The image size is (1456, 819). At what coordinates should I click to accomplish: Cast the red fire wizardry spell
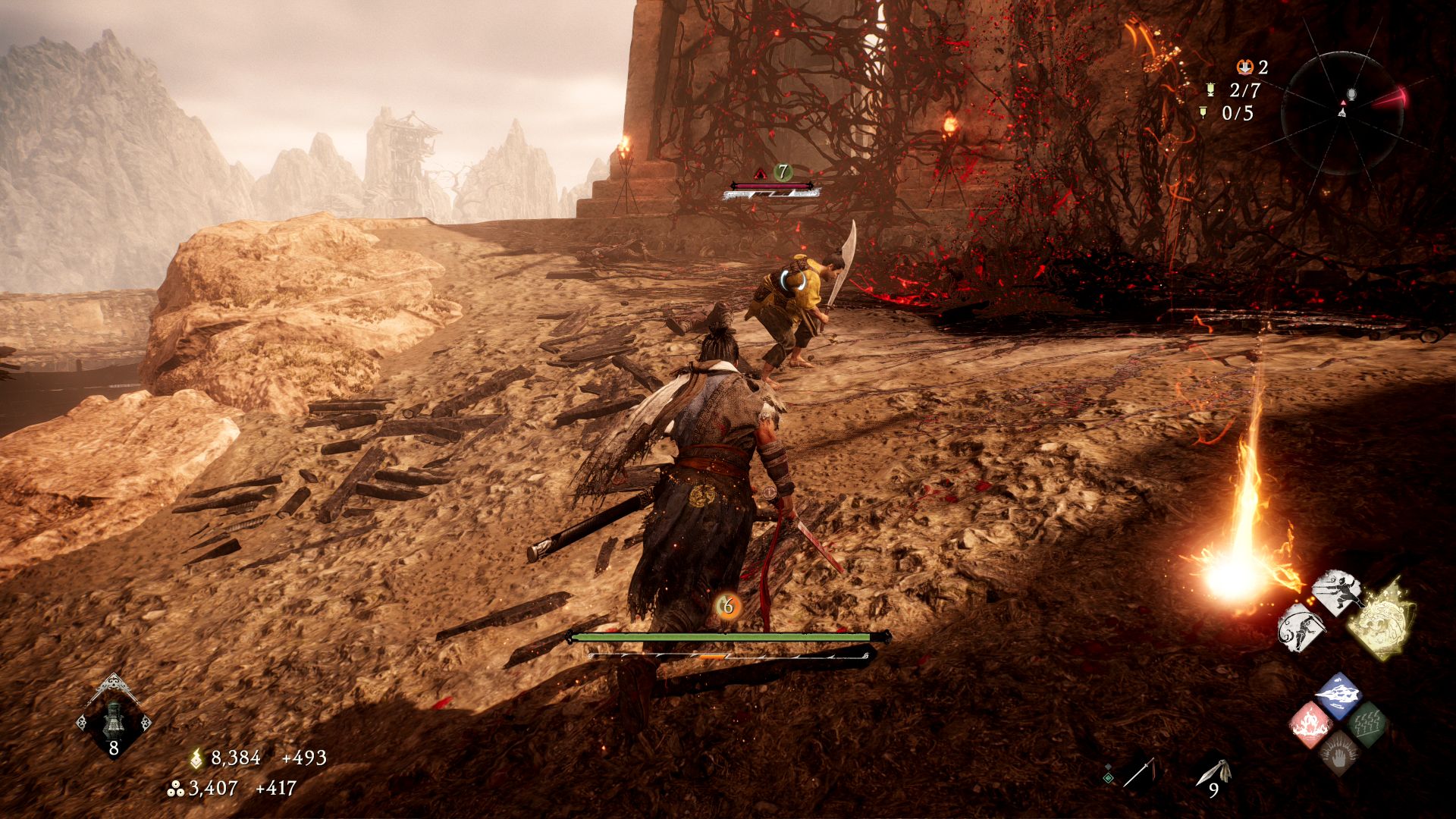coord(1312,724)
